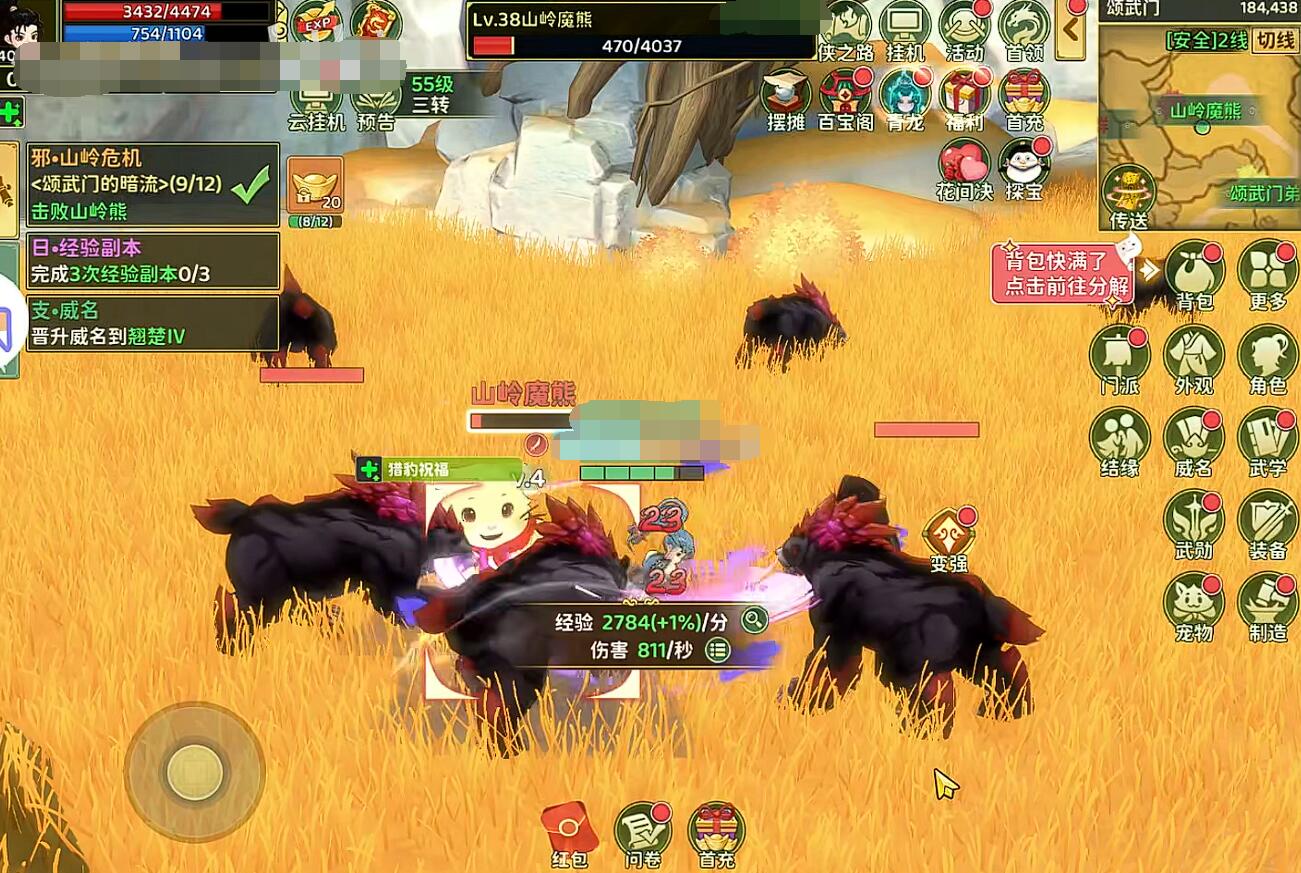Click the 传送 teleport button on minimap
Screen dimensions: 1301x873
1128,197
